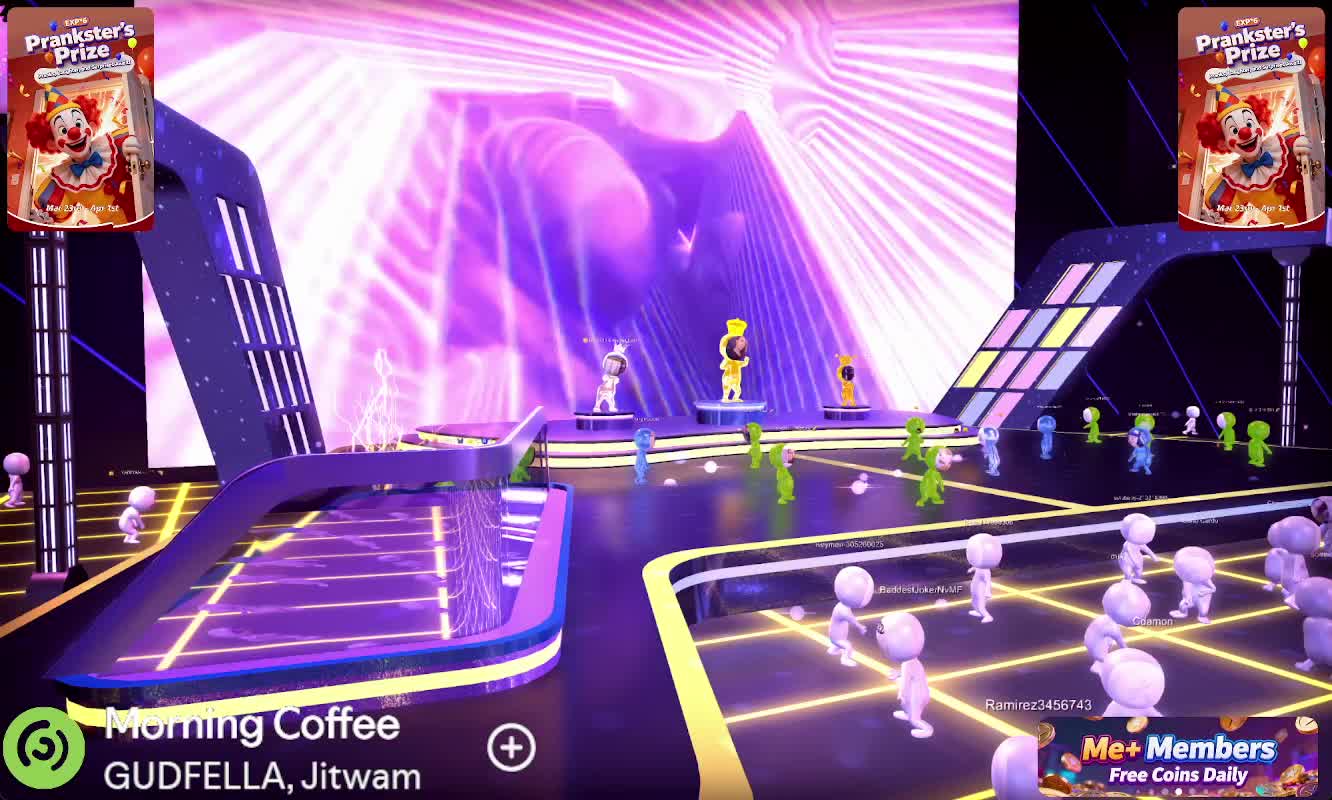Click the plus button beside Morning Coffee
Screen dimensions: 1332x800
pos(511,747)
